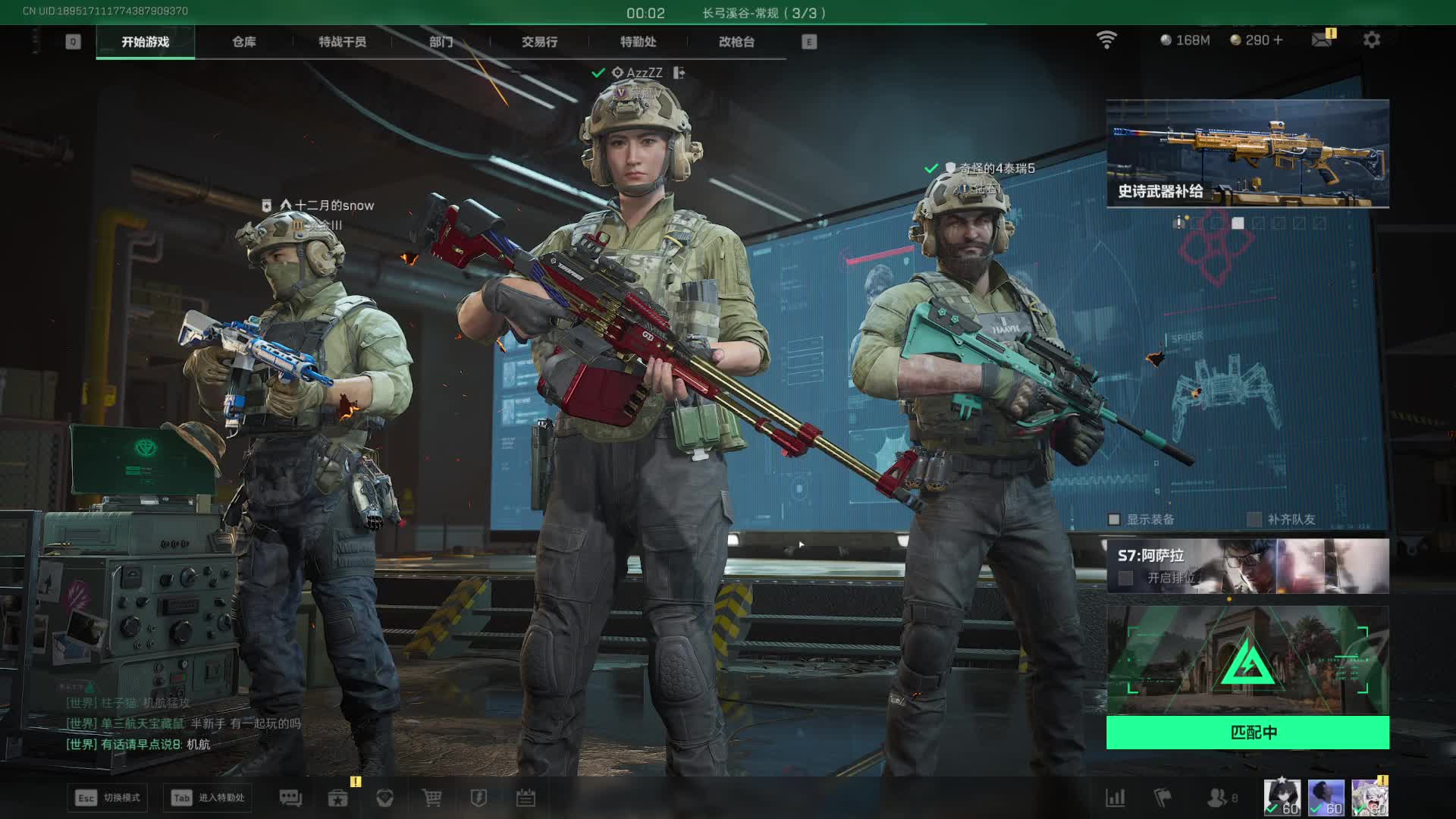
Task: Open the shopping cart store icon
Action: coord(431,798)
